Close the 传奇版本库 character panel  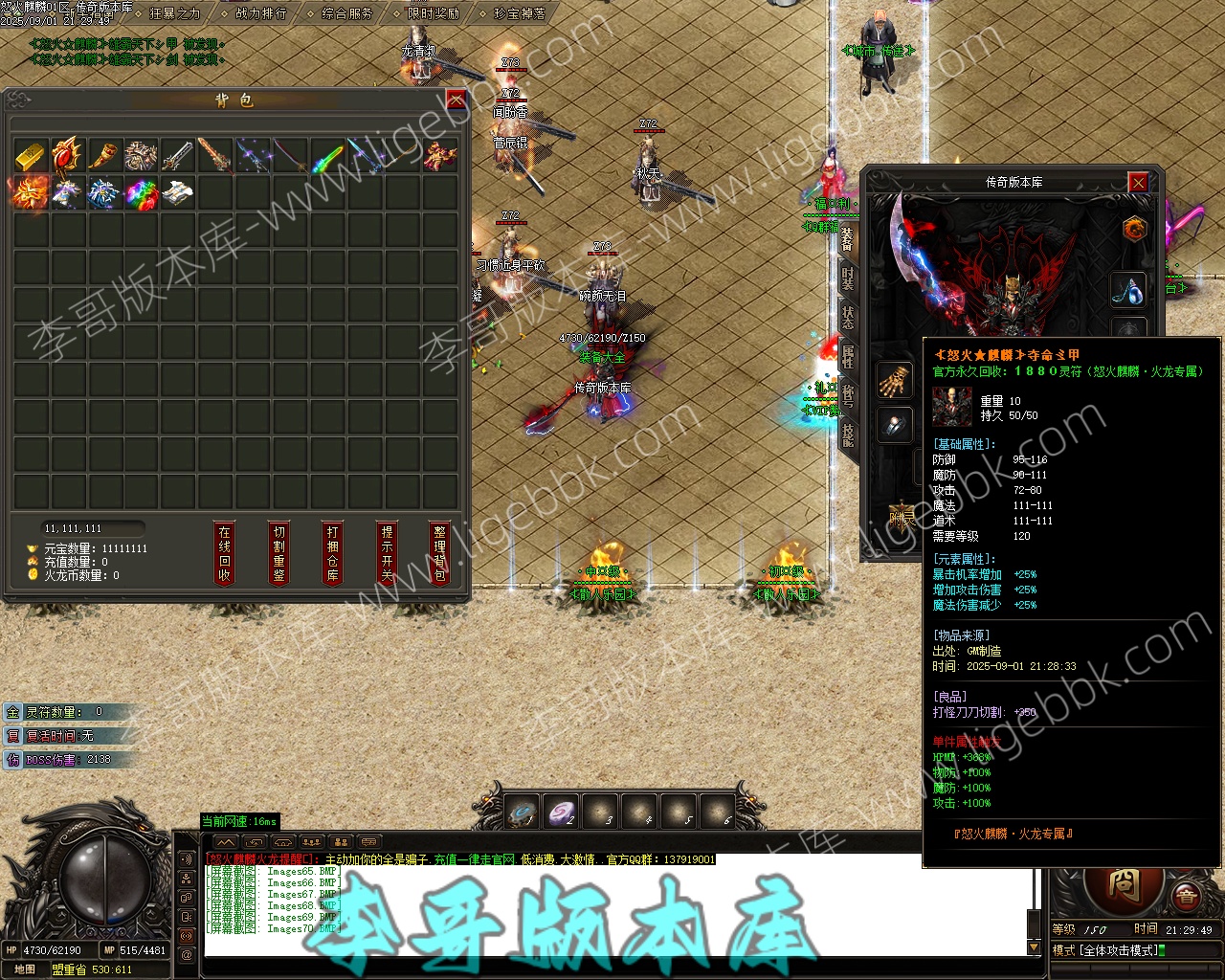point(1138,182)
